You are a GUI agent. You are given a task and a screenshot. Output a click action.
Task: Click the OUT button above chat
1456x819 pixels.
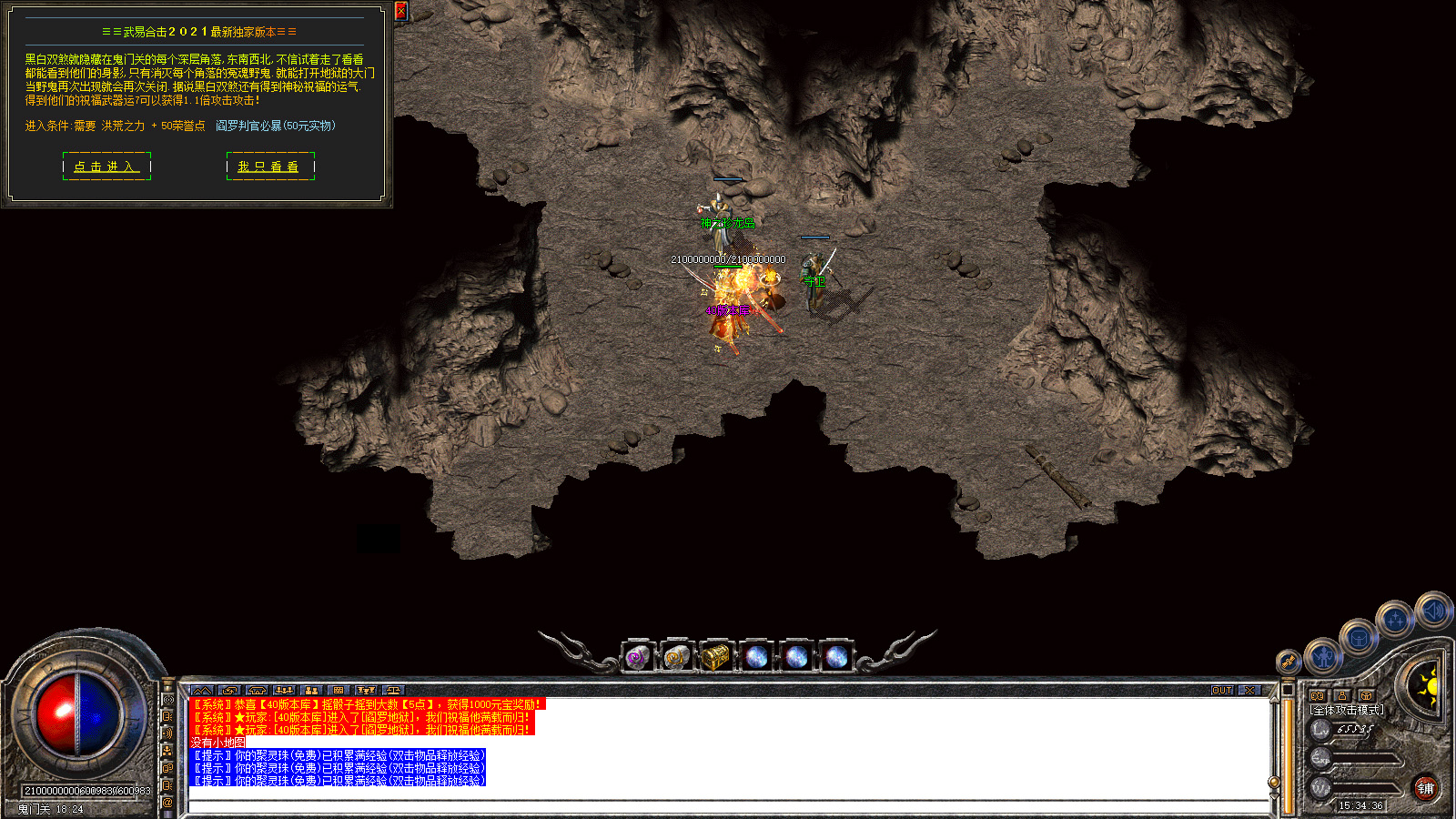point(1222,691)
